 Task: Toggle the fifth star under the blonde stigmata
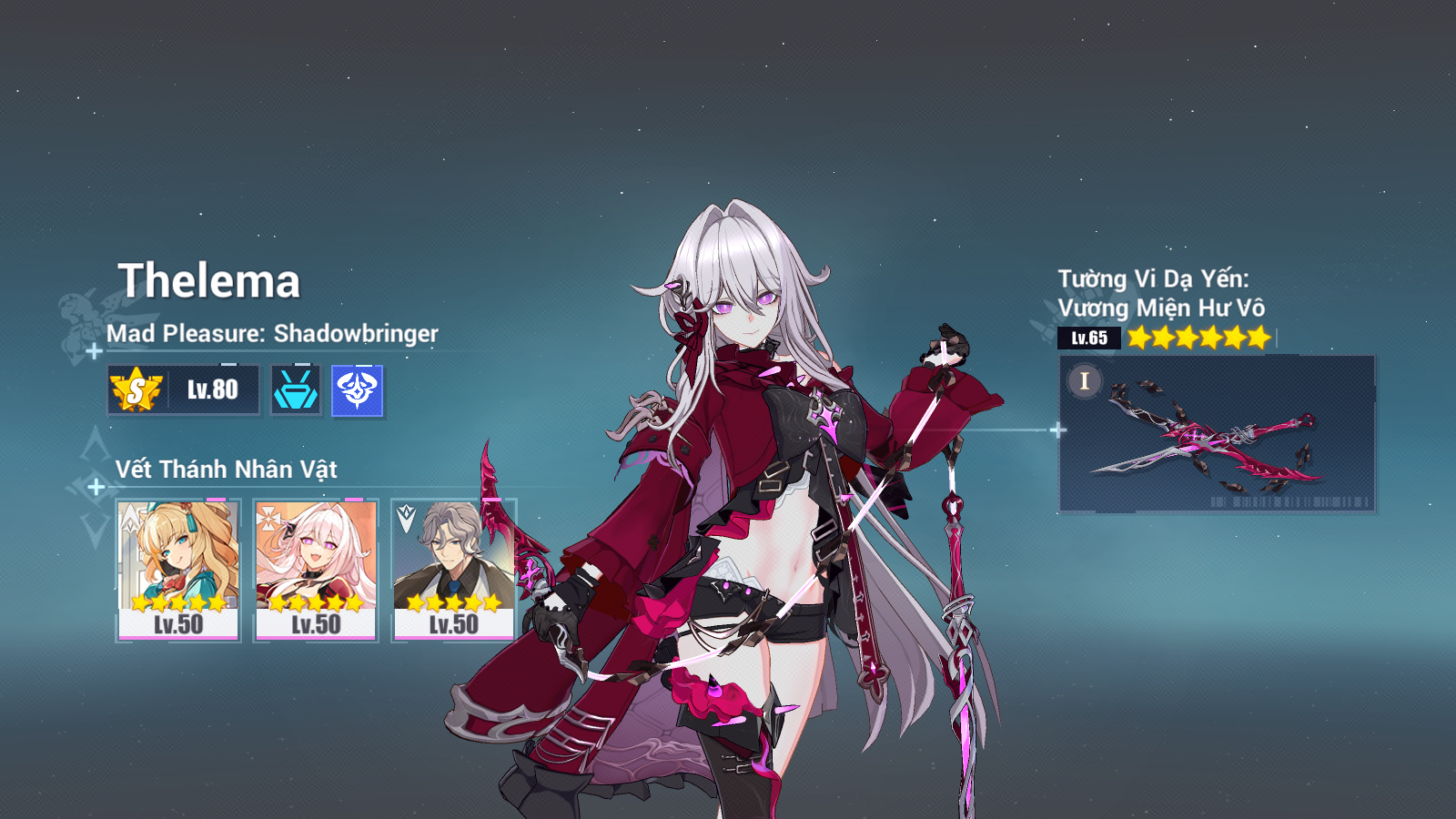click(216, 602)
